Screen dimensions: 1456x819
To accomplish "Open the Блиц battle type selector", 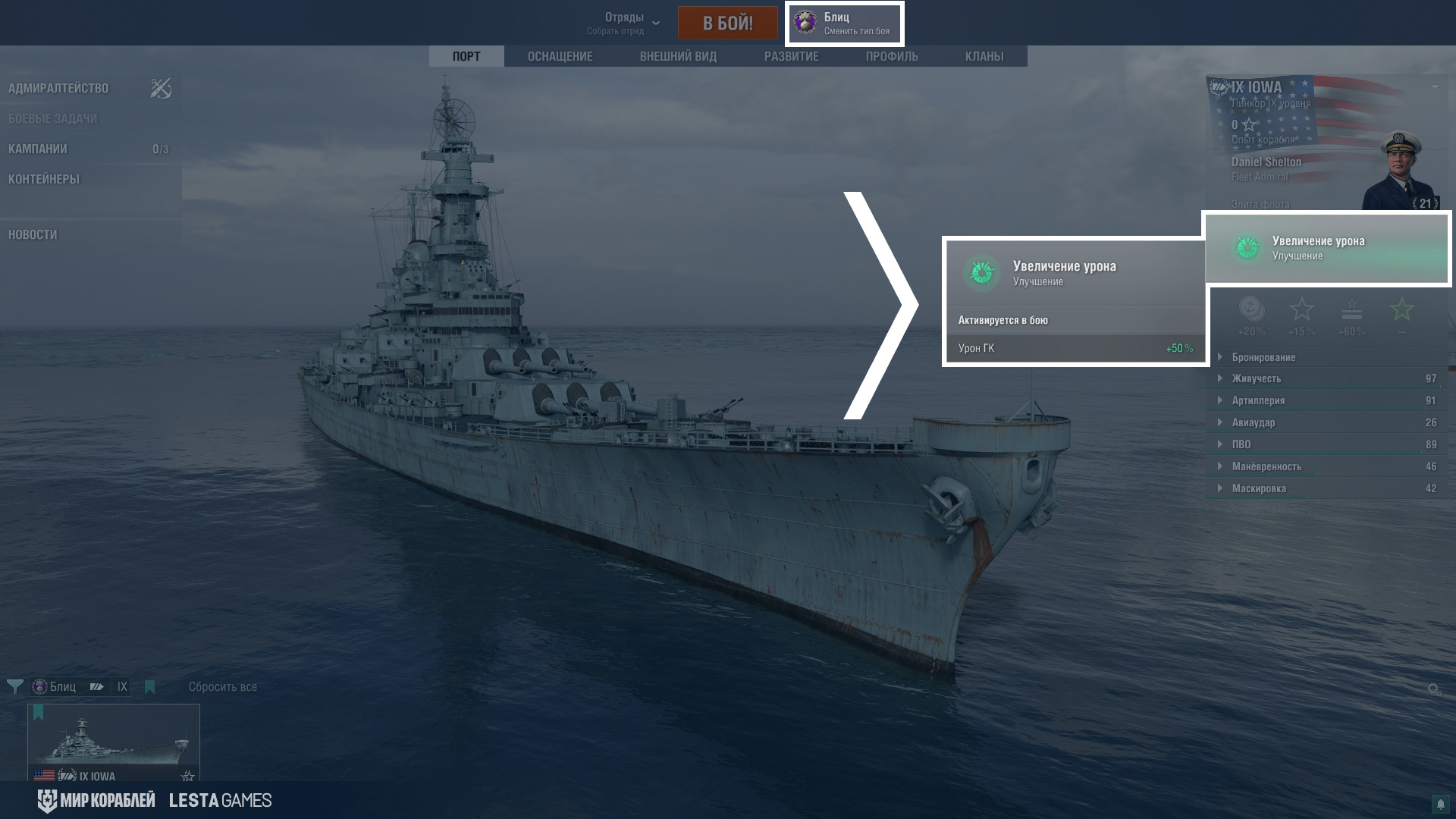I will tap(844, 24).
